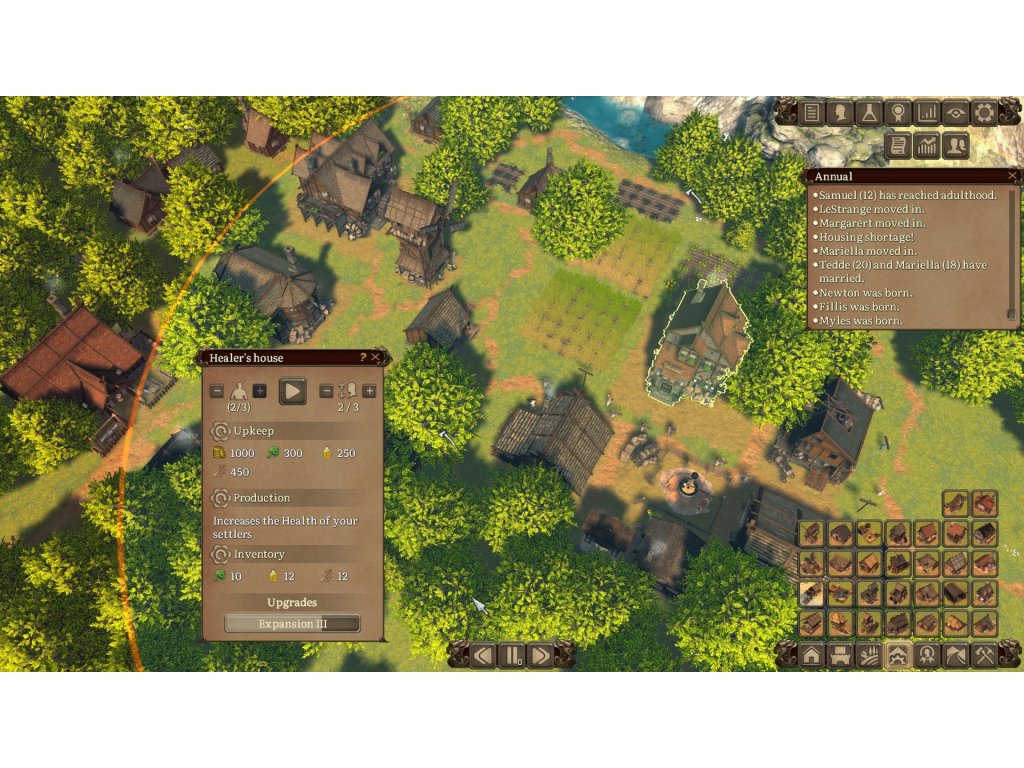The width and height of the screenshot is (1024, 768).
Task: Open the award ribbon achievements panel
Action: point(898,112)
